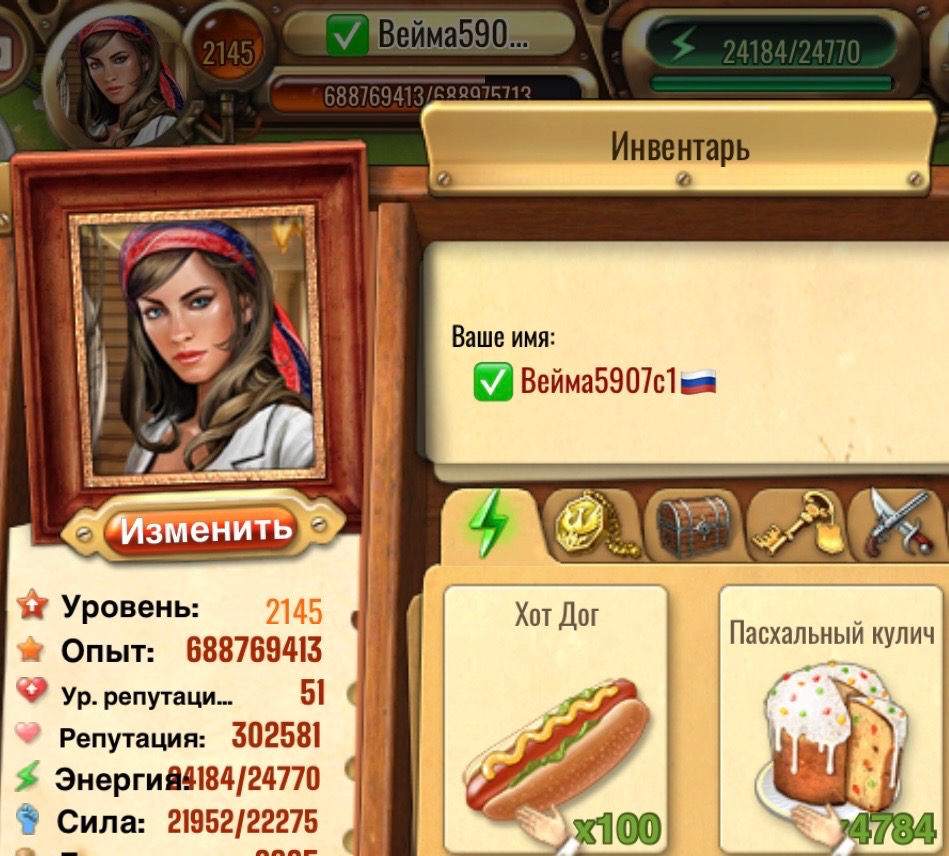
Task: Open the Инвентарь header plate
Action: tap(679, 149)
